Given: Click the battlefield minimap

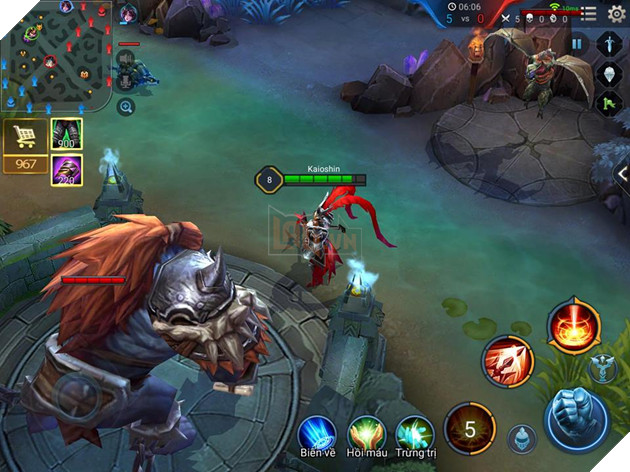Looking at the screenshot, I should pyautogui.click(x=56, y=56).
